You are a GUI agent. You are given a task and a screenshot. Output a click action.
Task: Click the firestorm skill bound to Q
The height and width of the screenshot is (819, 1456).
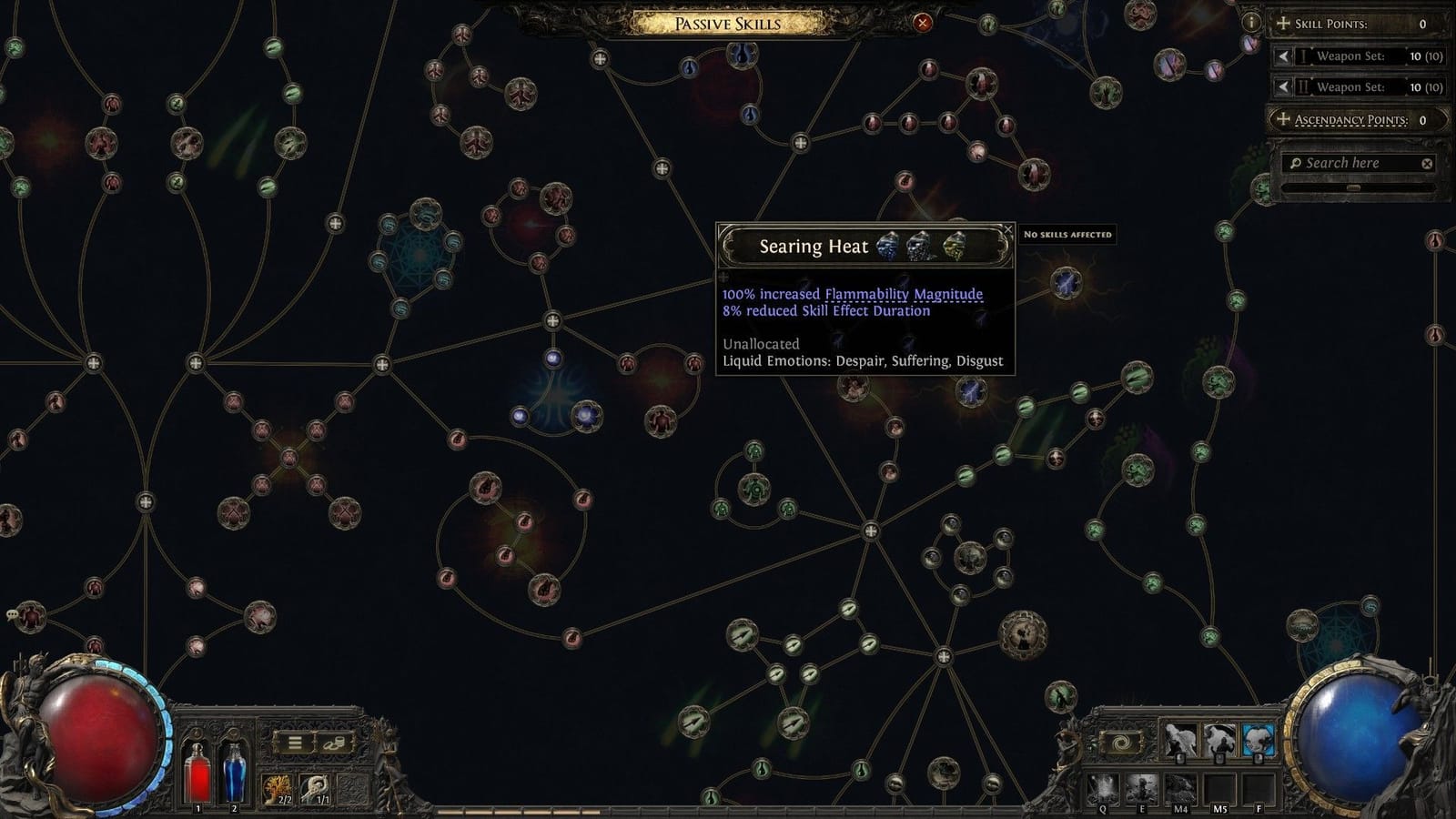(x=1101, y=789)
